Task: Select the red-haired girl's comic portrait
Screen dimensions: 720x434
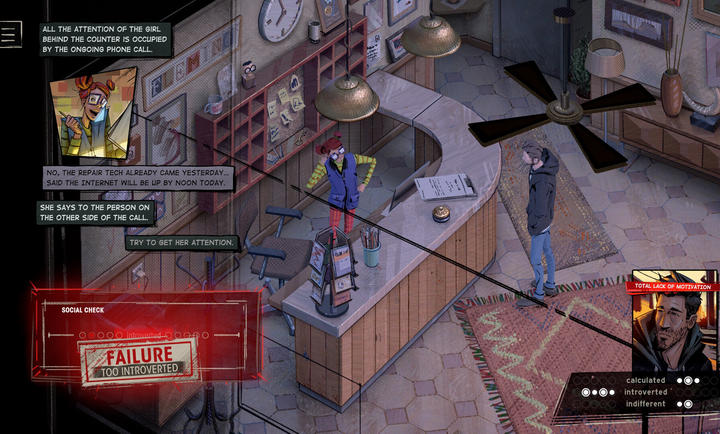Action: click(91, 113)
